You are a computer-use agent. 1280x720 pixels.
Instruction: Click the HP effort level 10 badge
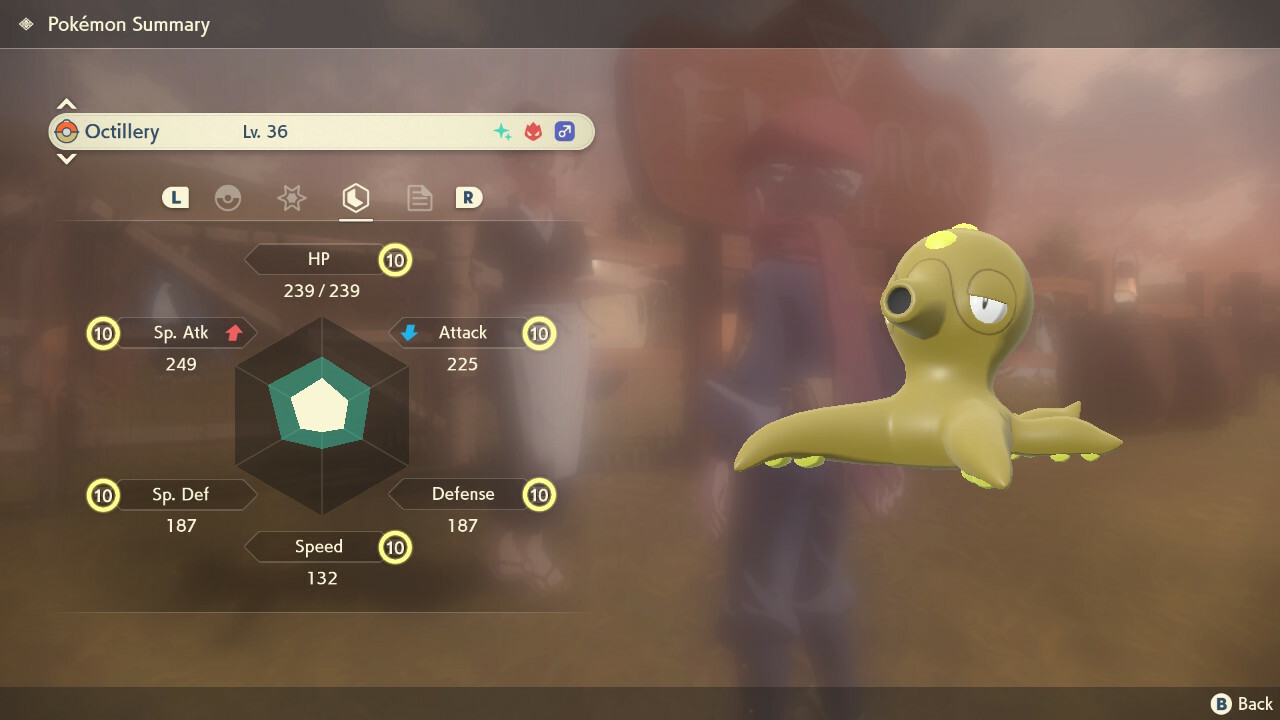coord(395,261)
